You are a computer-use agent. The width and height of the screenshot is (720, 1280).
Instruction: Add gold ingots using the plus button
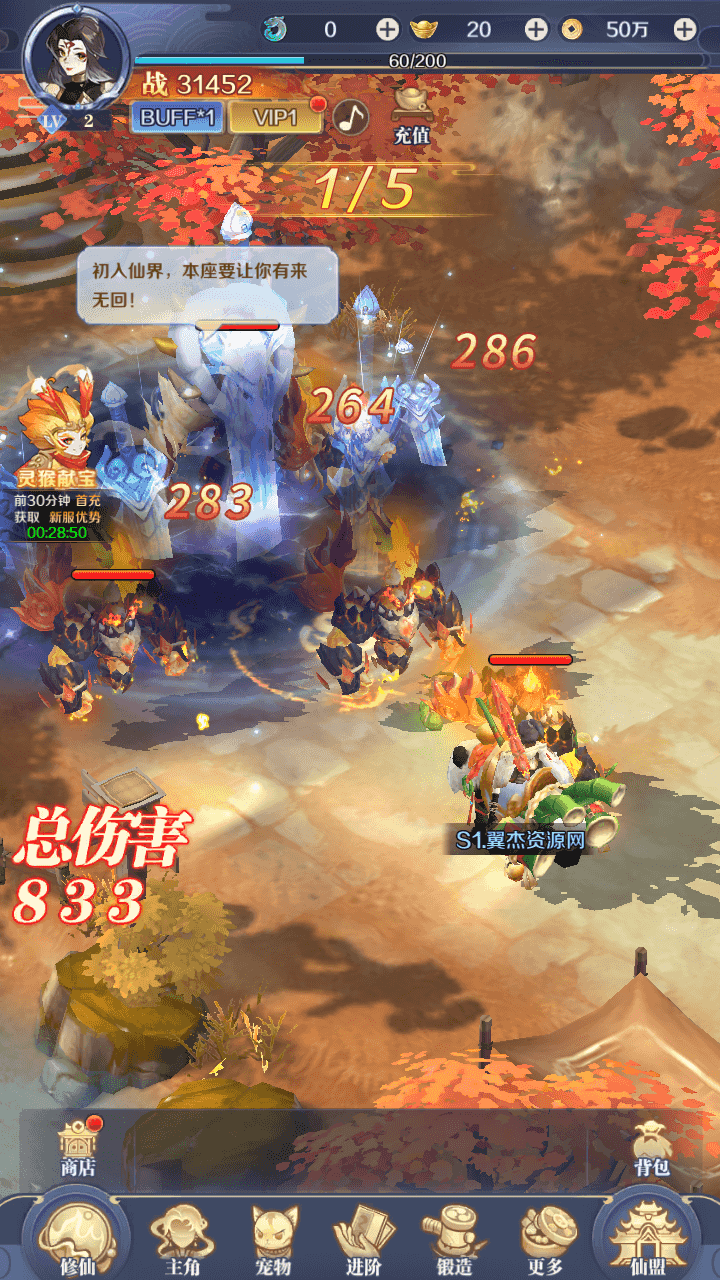click(x=536, y=30)
